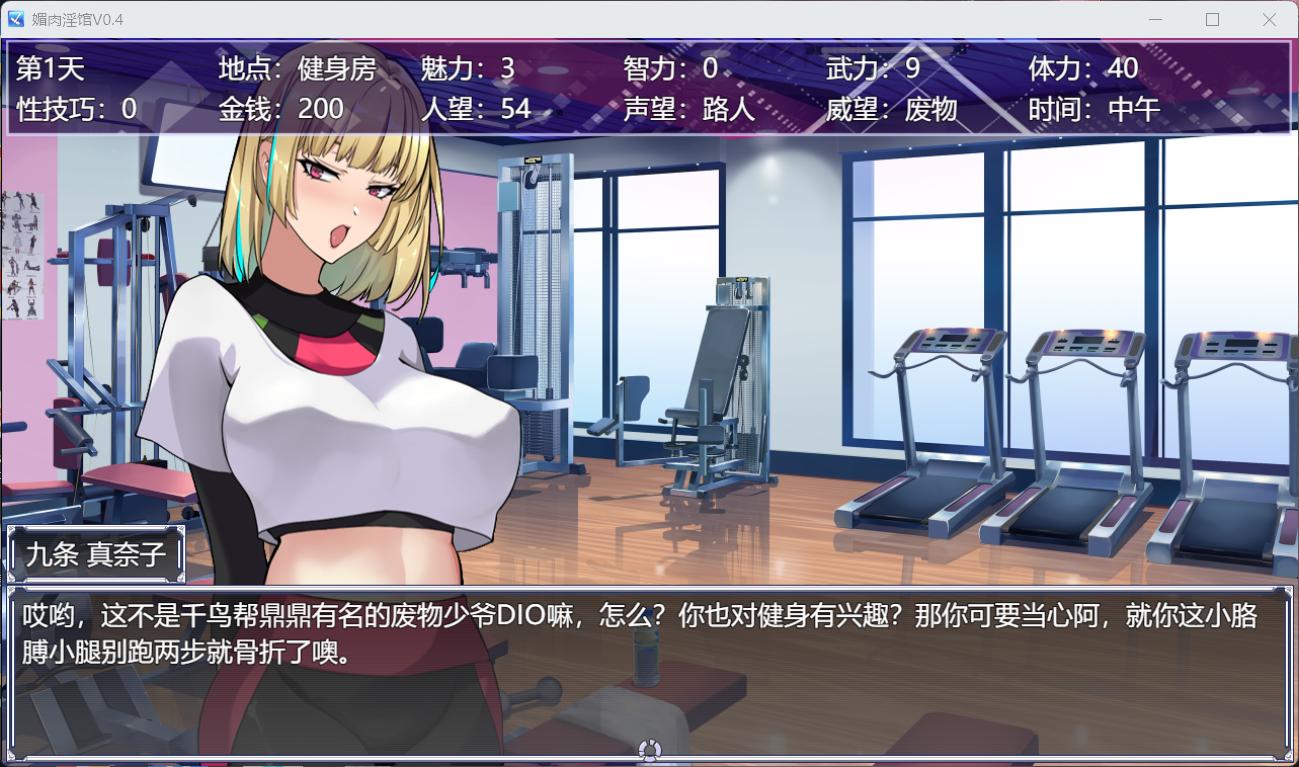Click the game window title 媚肉淫馆V0.4

tap(80, 19)
